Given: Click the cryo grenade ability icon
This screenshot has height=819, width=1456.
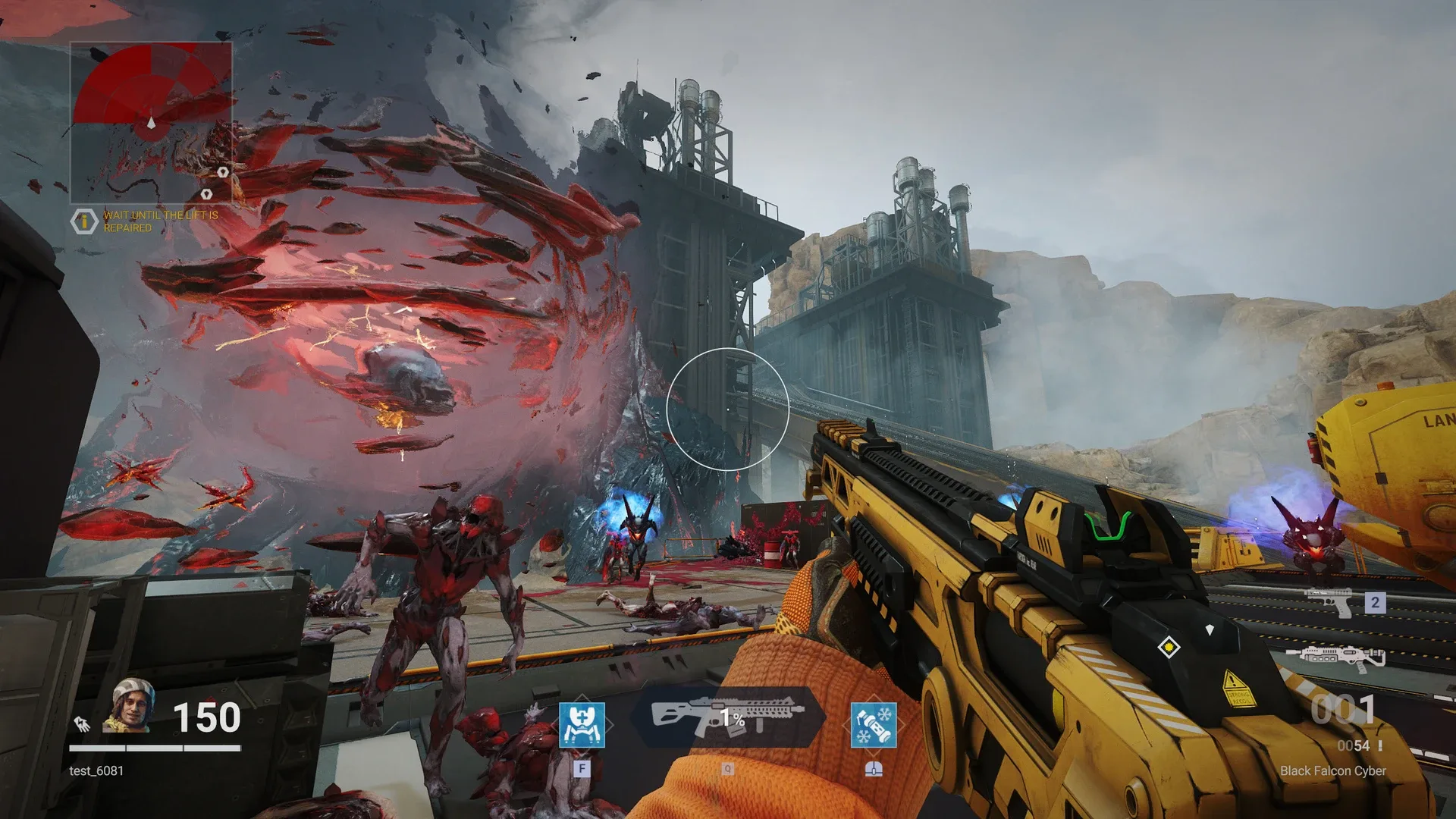Looking at the screenshot, I should click(x=874, y=726).
